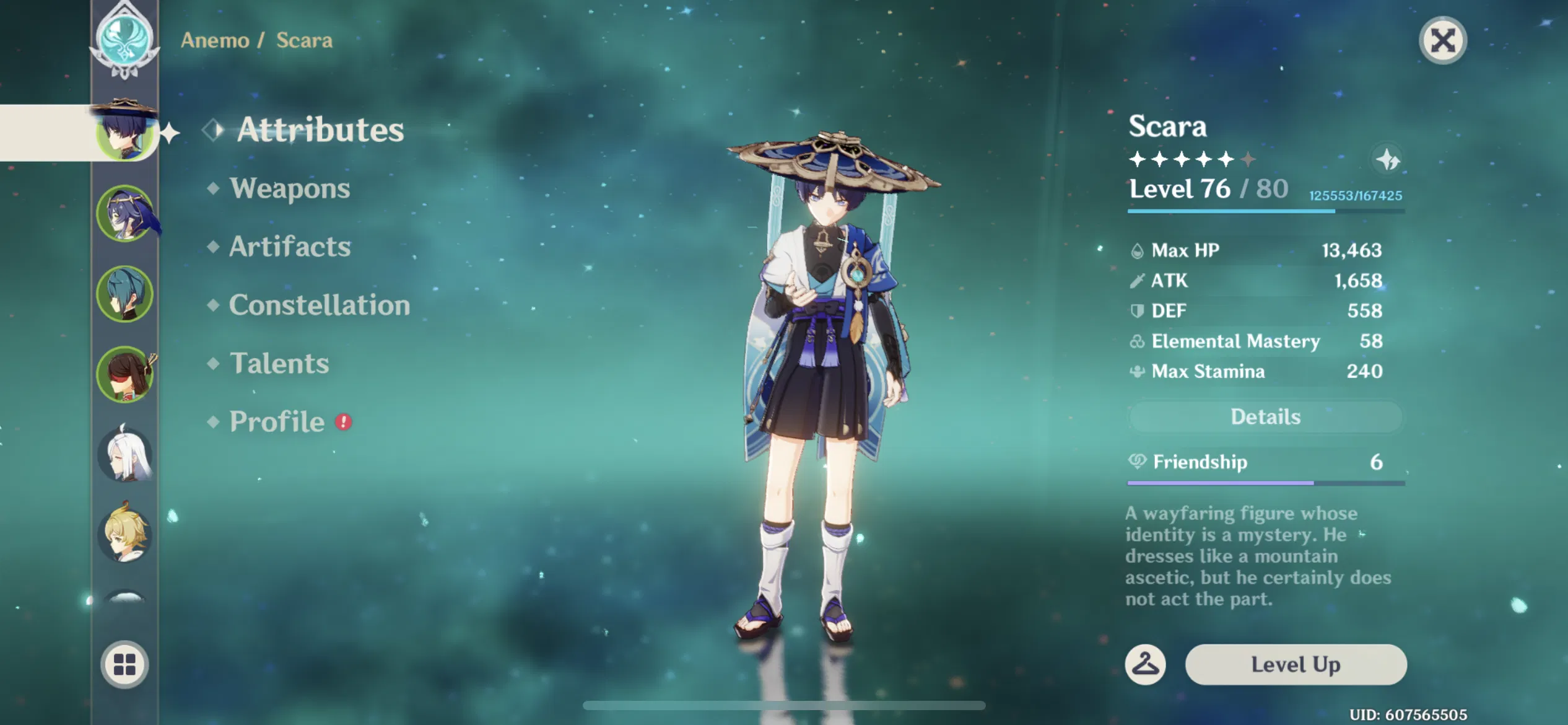
Task: Open the Anemo element icon at top left
Action: [x=125, y=38]
